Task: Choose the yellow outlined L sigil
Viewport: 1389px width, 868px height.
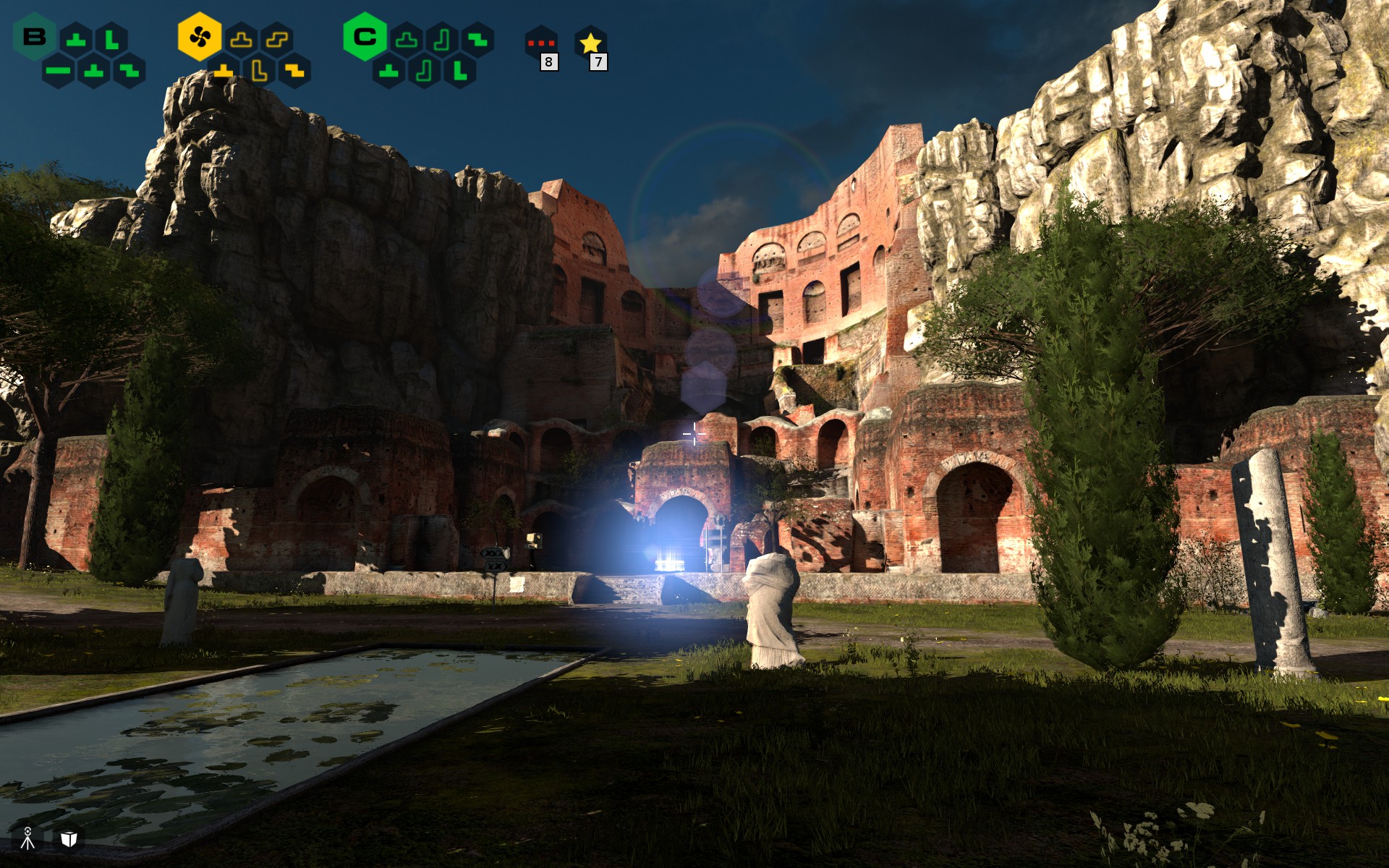Action: [x=259, y=71]
